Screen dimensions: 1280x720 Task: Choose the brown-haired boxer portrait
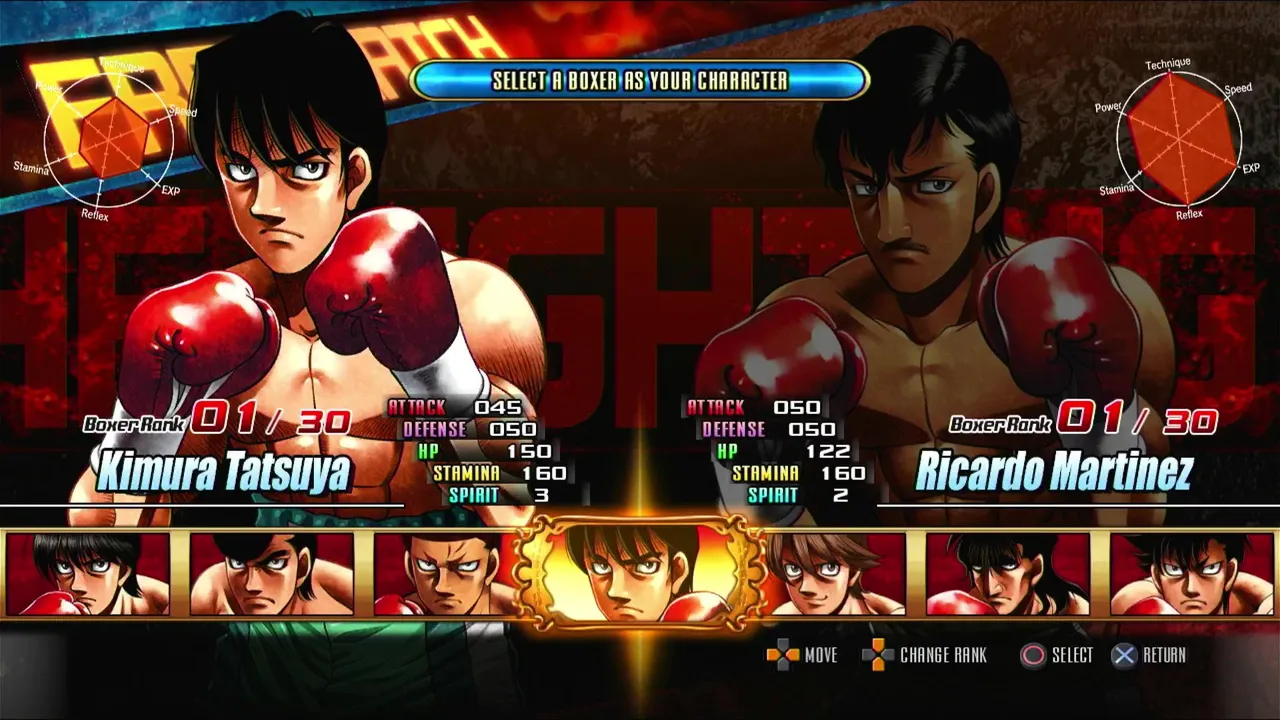tap(836, 574)
